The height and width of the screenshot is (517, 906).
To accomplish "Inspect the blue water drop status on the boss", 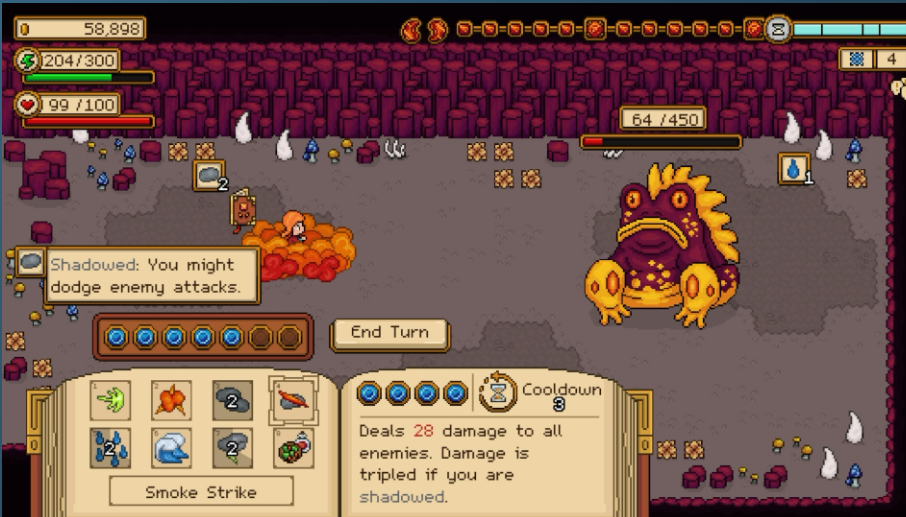I will 794,169.
